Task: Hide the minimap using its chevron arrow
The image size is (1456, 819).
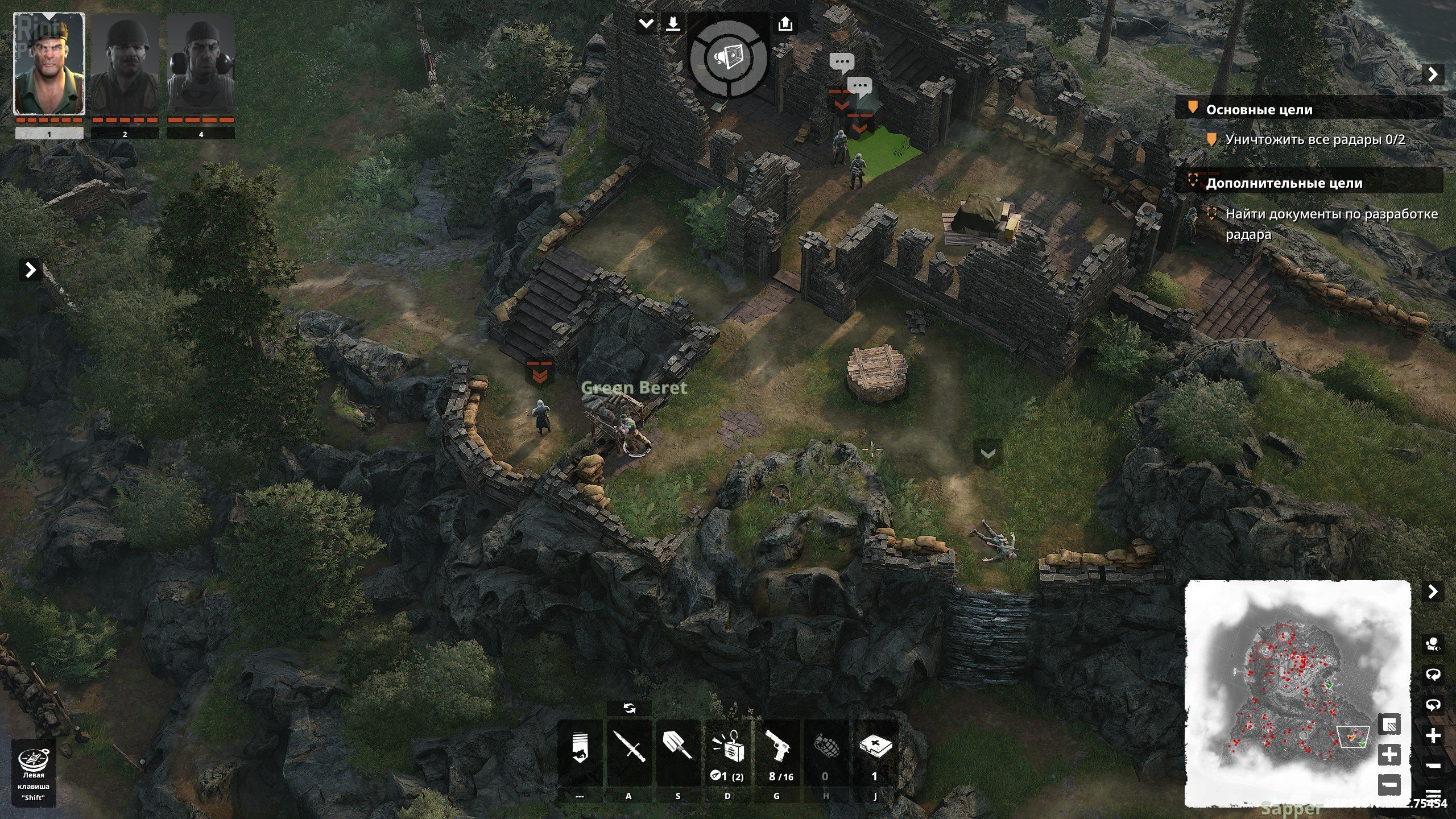Action: pos(1433,592)
